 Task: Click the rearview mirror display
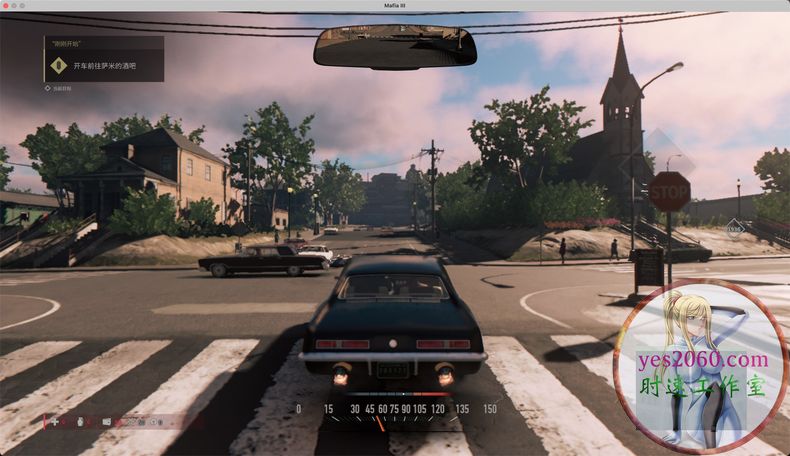(x=394, y=46)
